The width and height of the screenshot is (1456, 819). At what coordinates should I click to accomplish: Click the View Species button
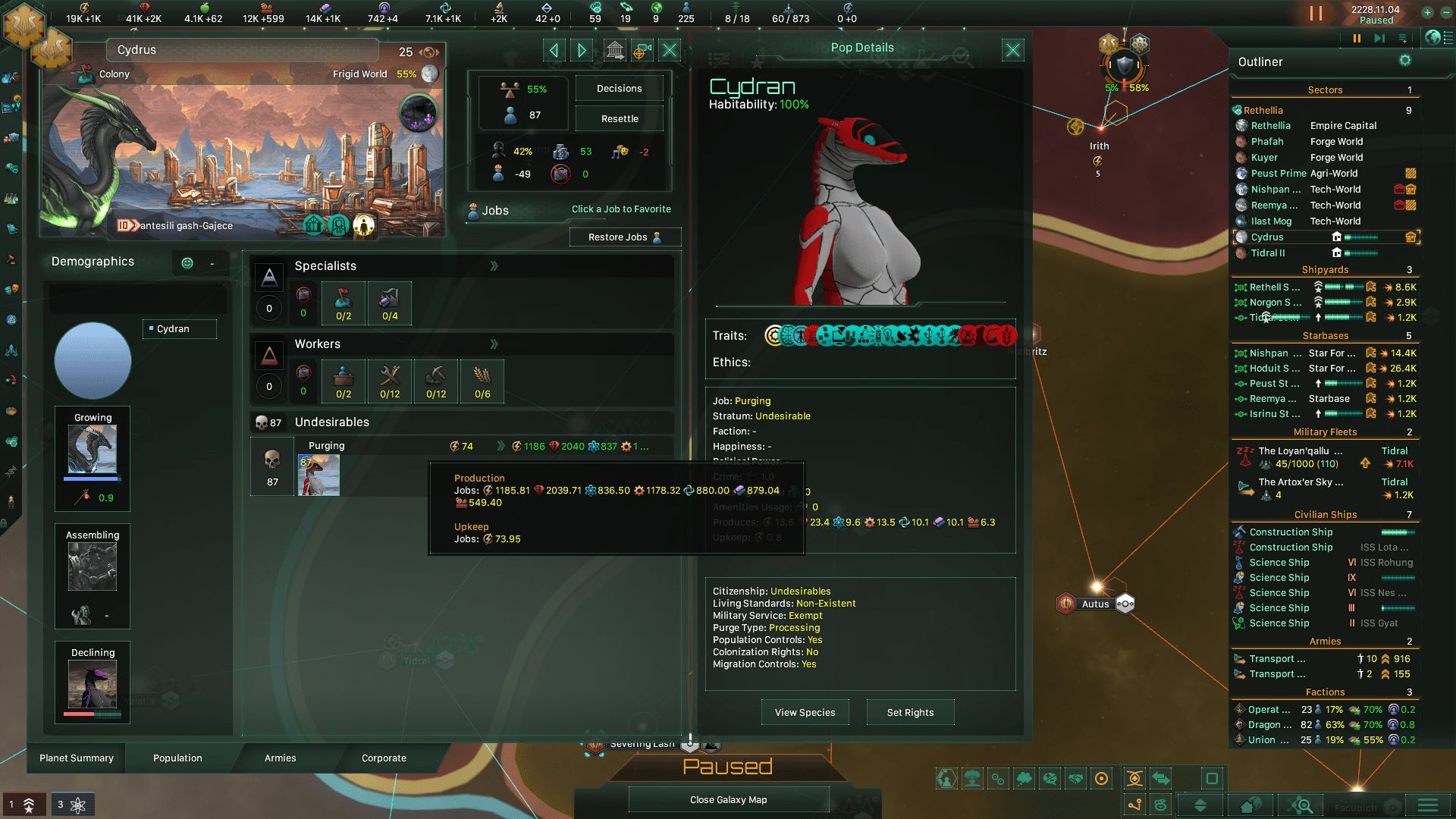[x=805, y=711]
